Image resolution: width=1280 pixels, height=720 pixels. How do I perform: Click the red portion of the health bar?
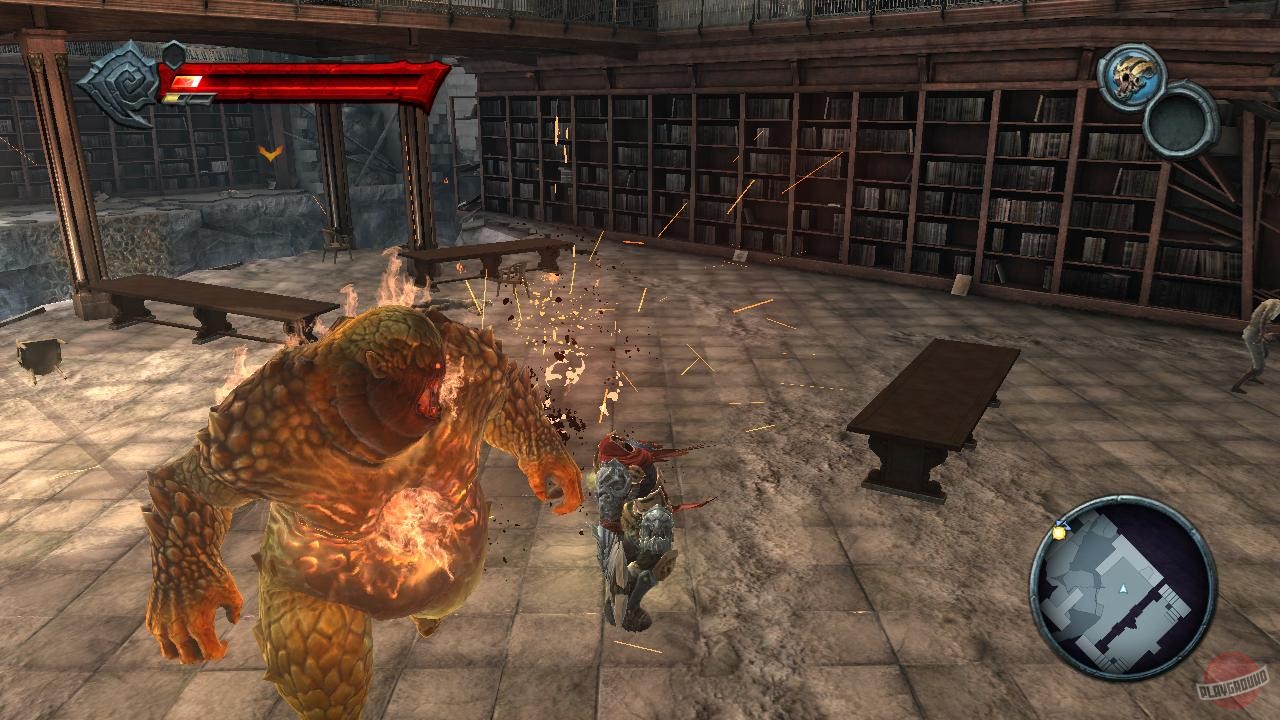point(300,78)
